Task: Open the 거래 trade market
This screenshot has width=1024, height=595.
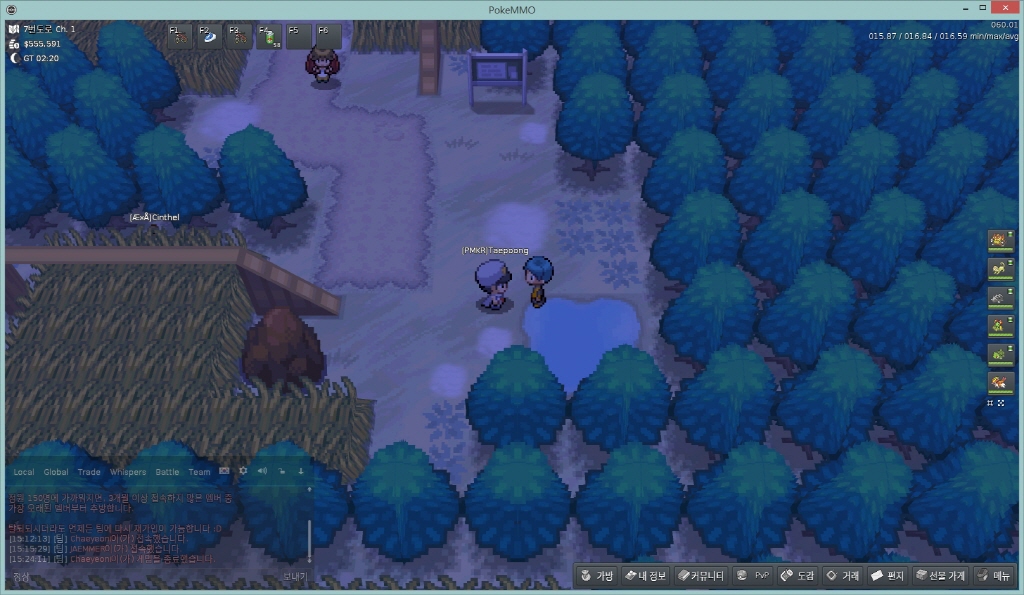Action: (x=843, y=576)
